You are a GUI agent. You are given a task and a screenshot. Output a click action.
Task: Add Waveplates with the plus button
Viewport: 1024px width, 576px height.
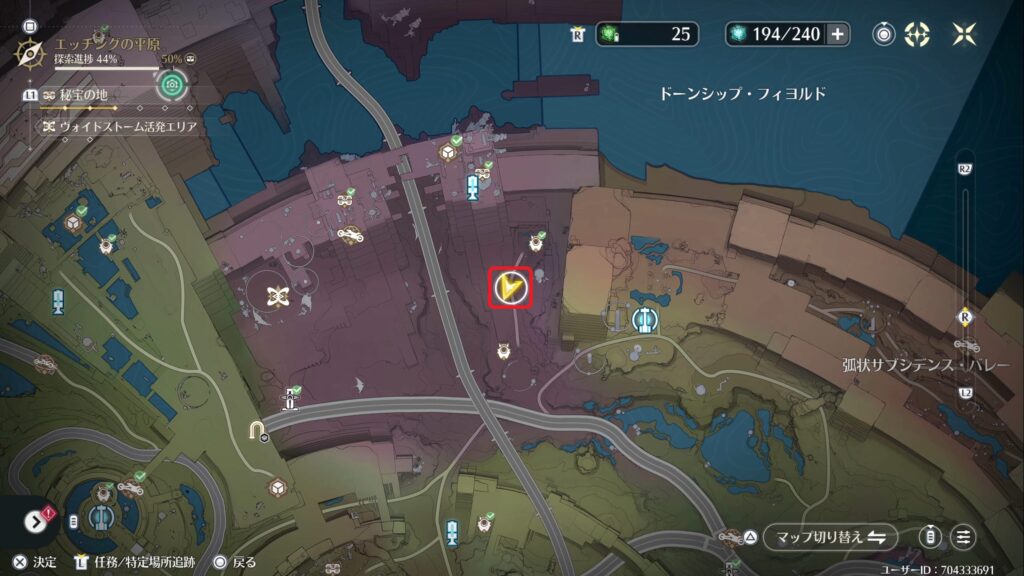(x=837, y=34)
